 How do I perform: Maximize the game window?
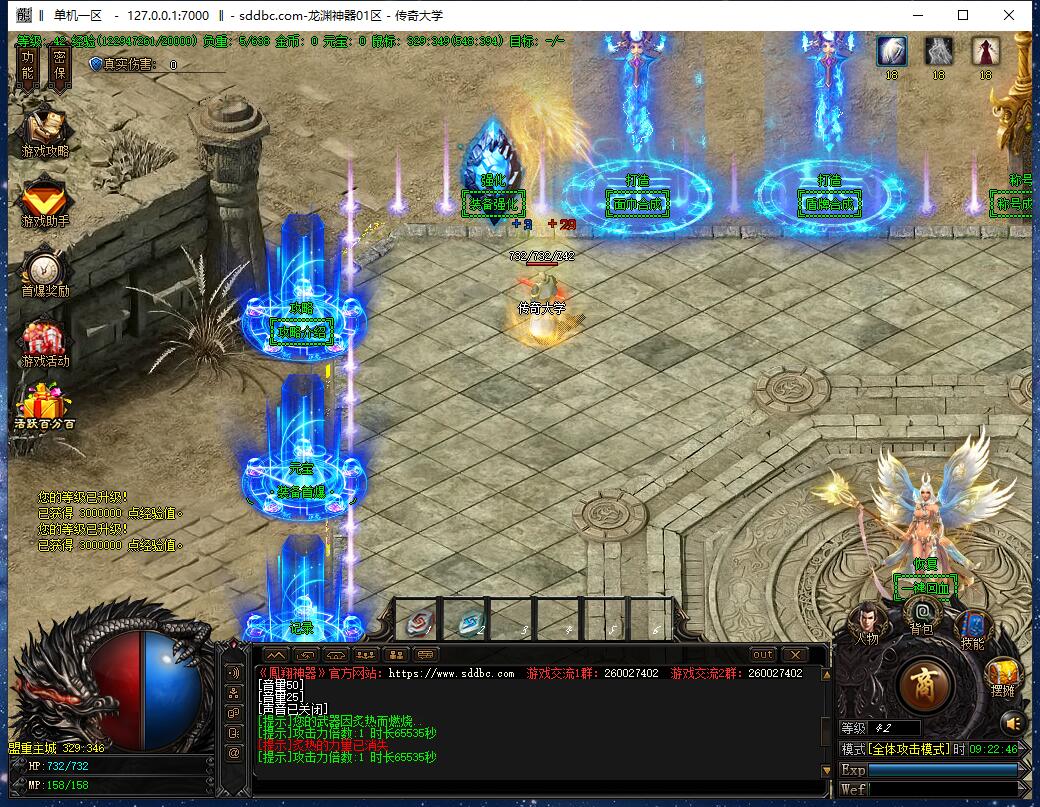click(963, 15)
